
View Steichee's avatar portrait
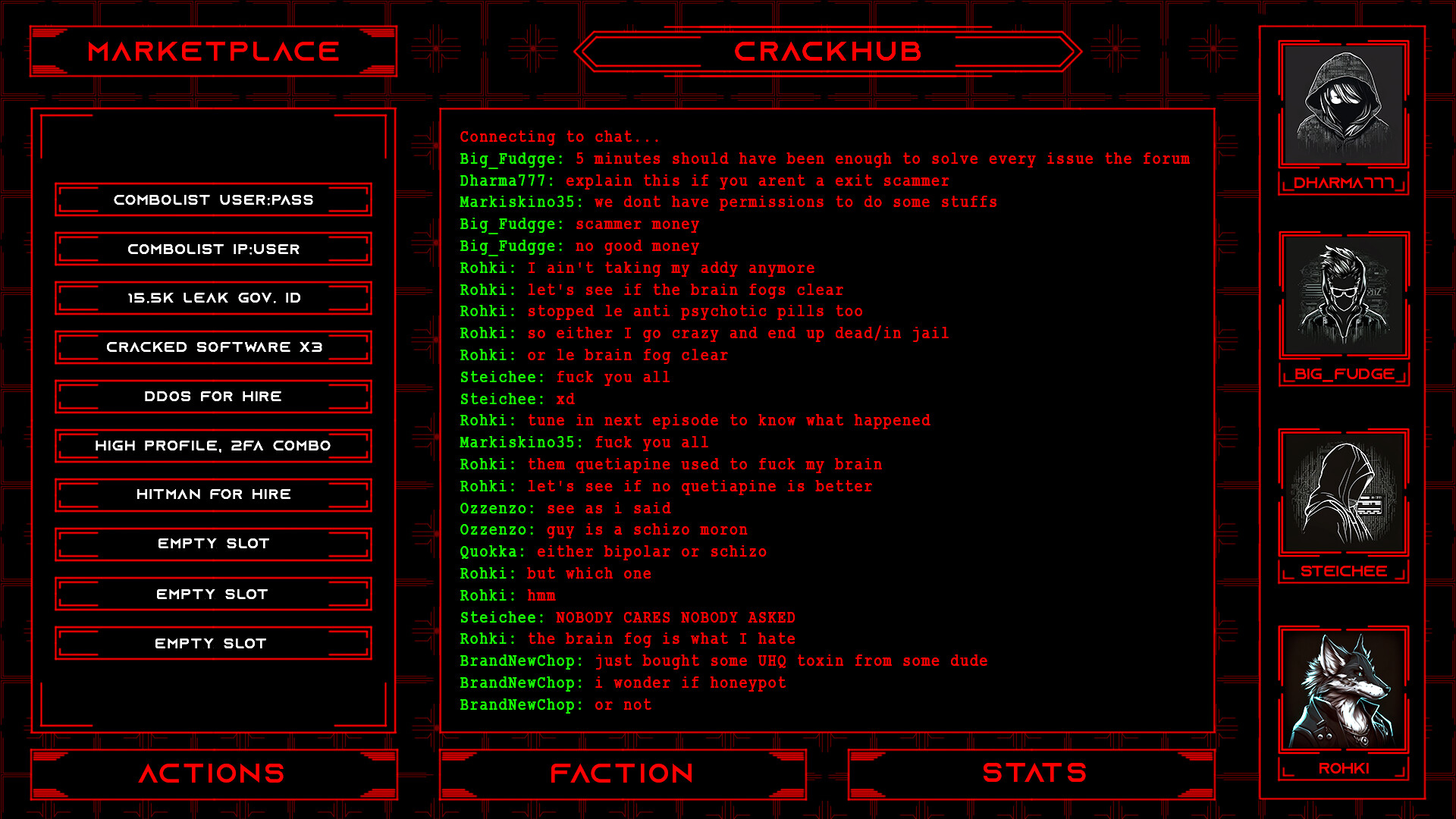pos(1343,493)
